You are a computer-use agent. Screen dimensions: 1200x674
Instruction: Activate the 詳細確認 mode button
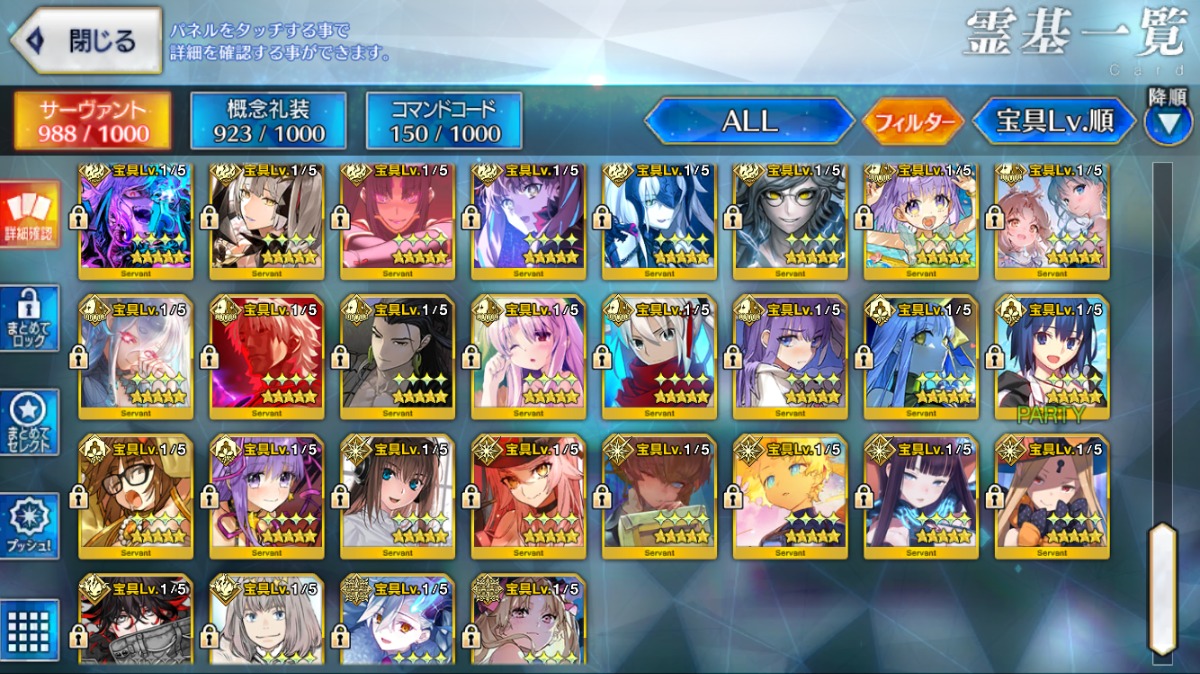pos(29,215)
